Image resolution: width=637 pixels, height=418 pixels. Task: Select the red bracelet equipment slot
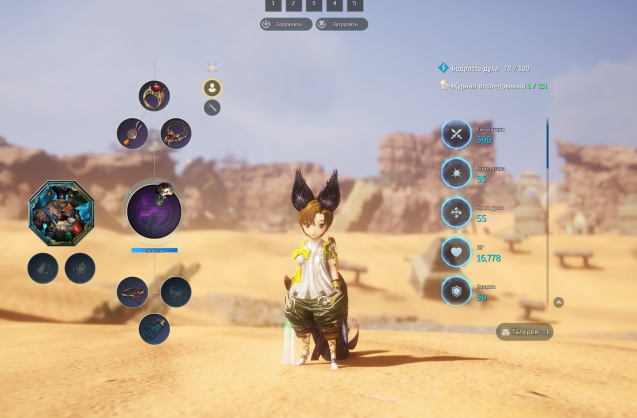pos(132,292)
